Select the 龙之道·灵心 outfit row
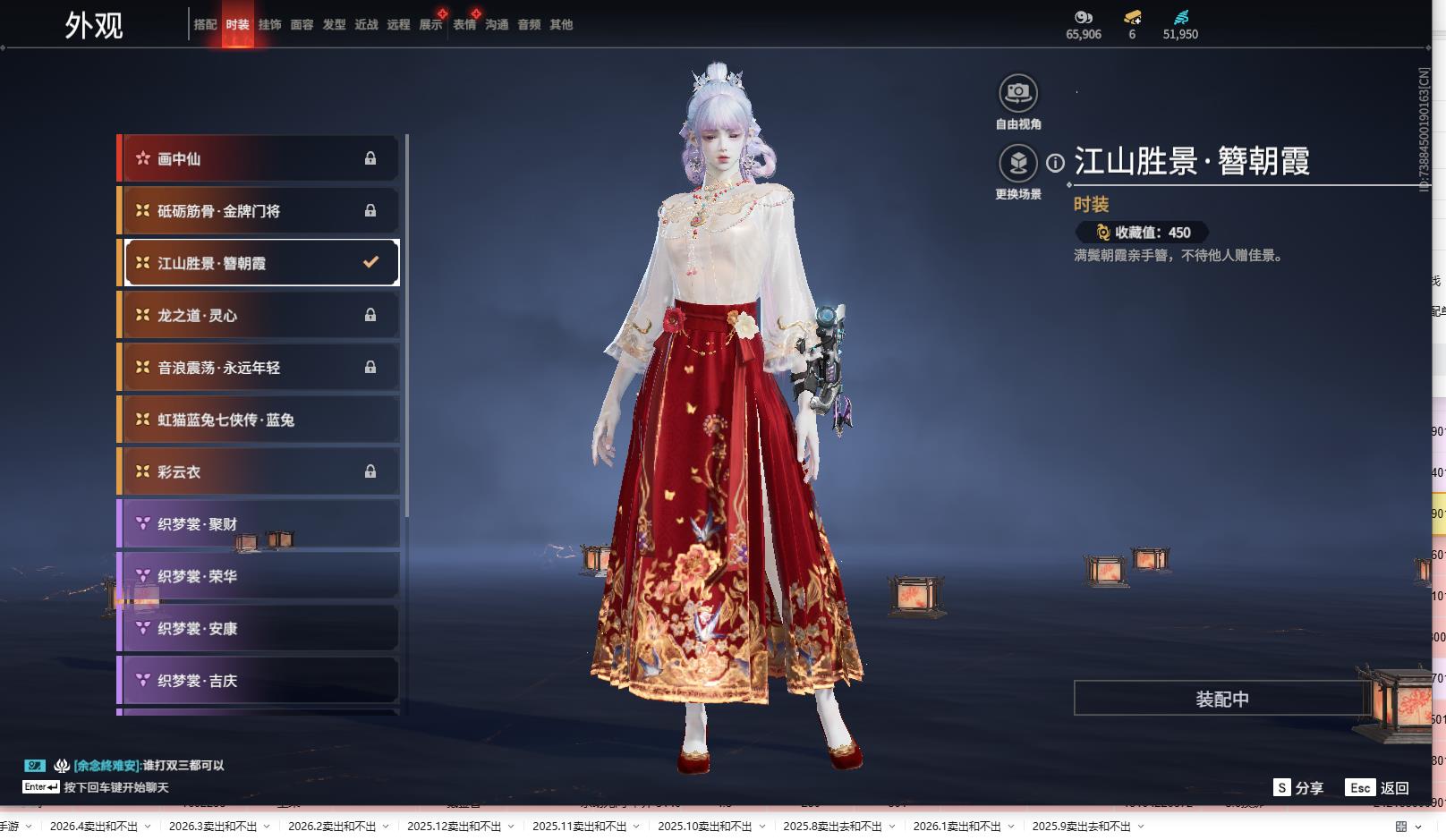1446x840 pixels. [x=259, y=315]
